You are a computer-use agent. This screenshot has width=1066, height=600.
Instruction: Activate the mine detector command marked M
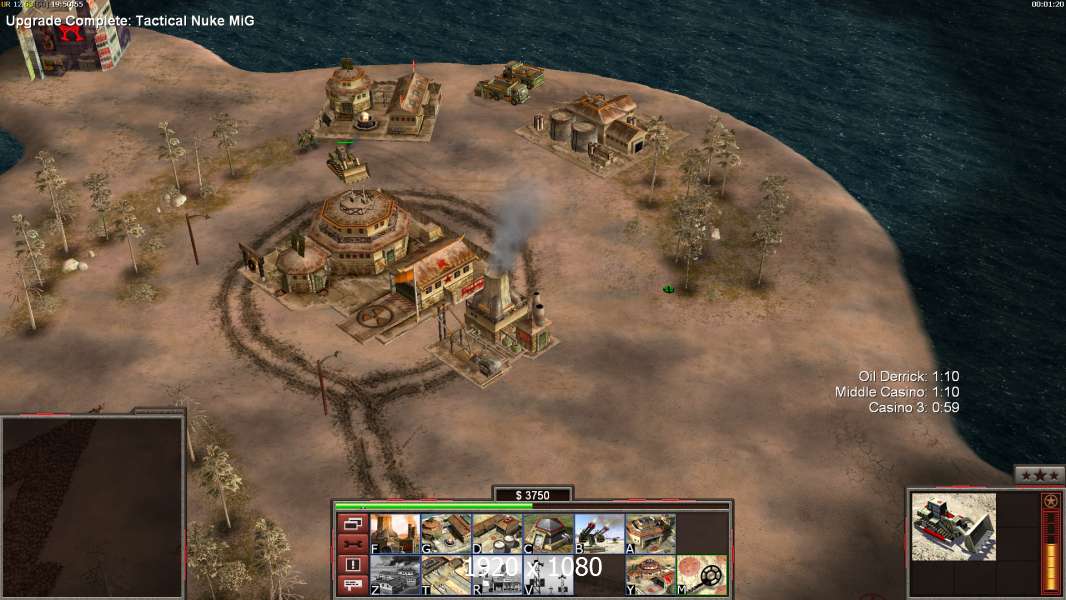(702, 575)
